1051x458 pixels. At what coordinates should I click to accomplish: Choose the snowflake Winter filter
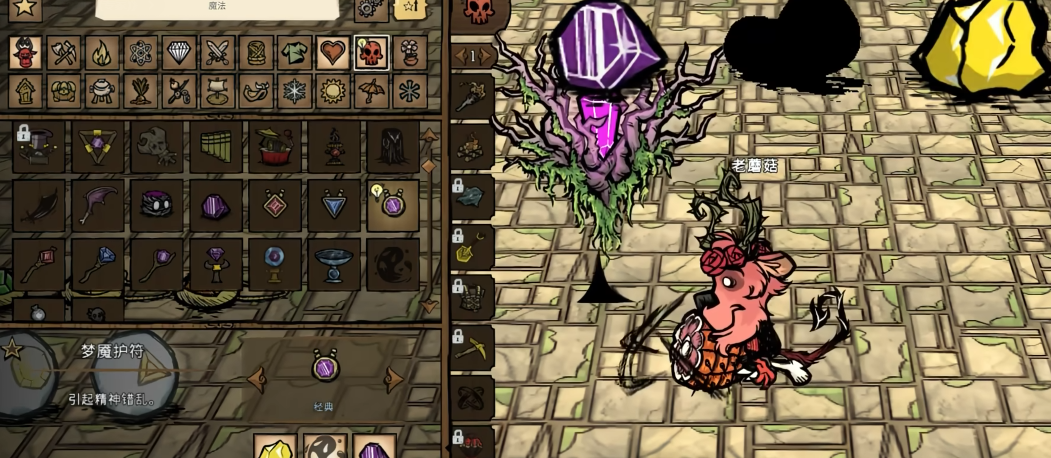pos(294,91)
